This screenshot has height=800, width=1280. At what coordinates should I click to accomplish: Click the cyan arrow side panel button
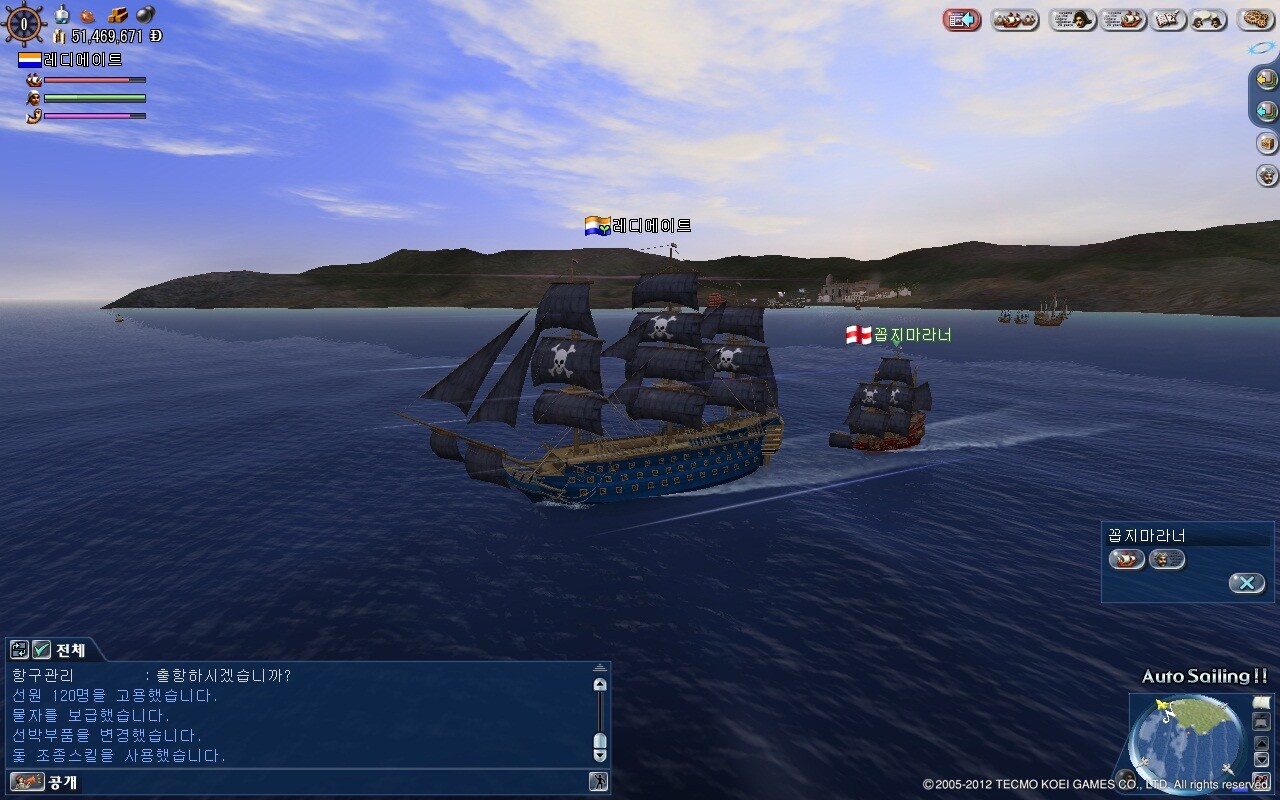point(1267,111)
